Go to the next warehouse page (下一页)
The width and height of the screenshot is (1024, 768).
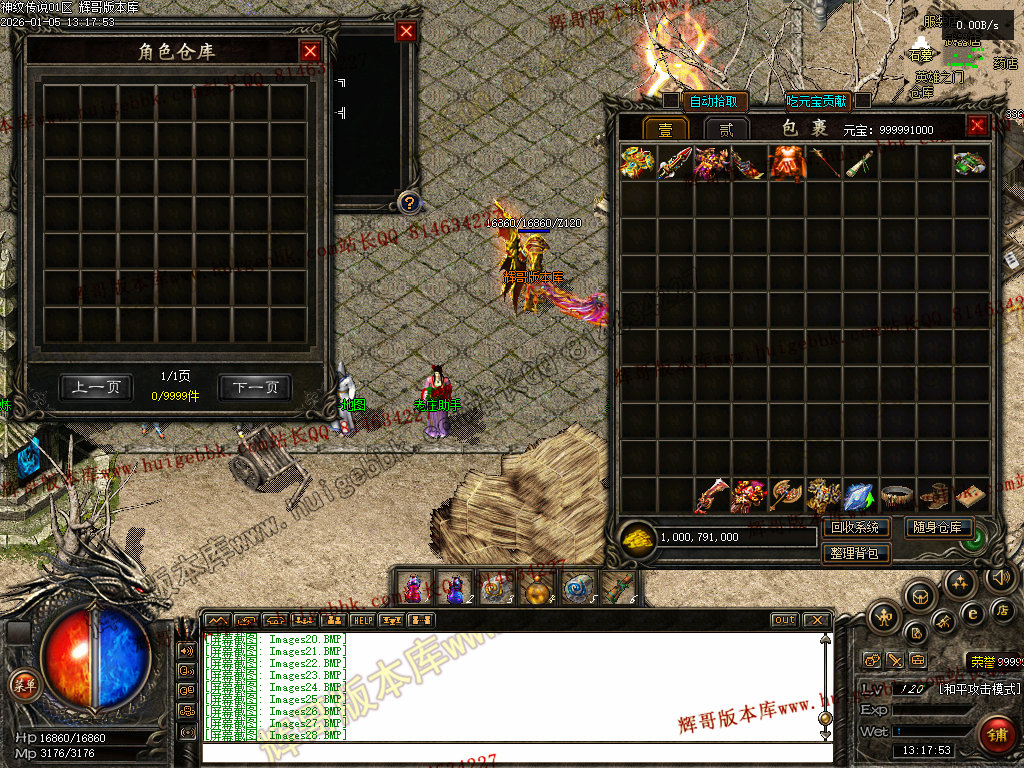point(255,387)
